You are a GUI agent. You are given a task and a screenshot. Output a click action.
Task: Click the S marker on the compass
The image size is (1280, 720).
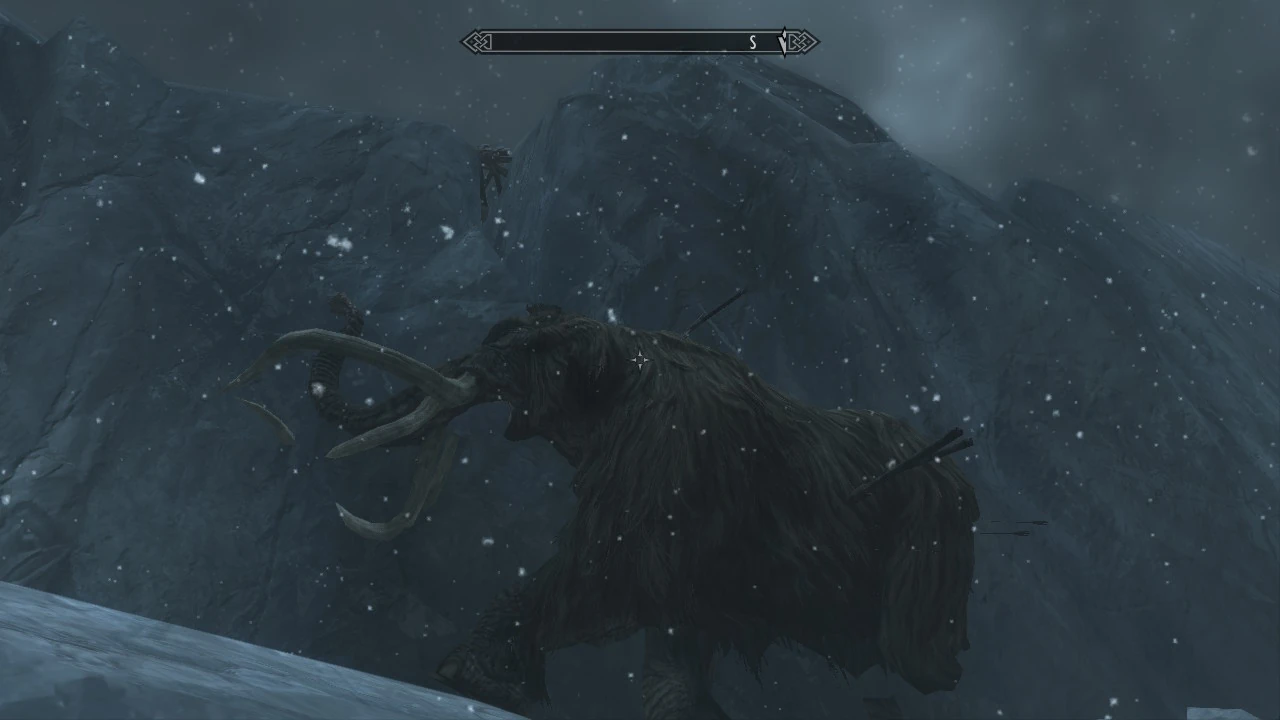(753, 42)
